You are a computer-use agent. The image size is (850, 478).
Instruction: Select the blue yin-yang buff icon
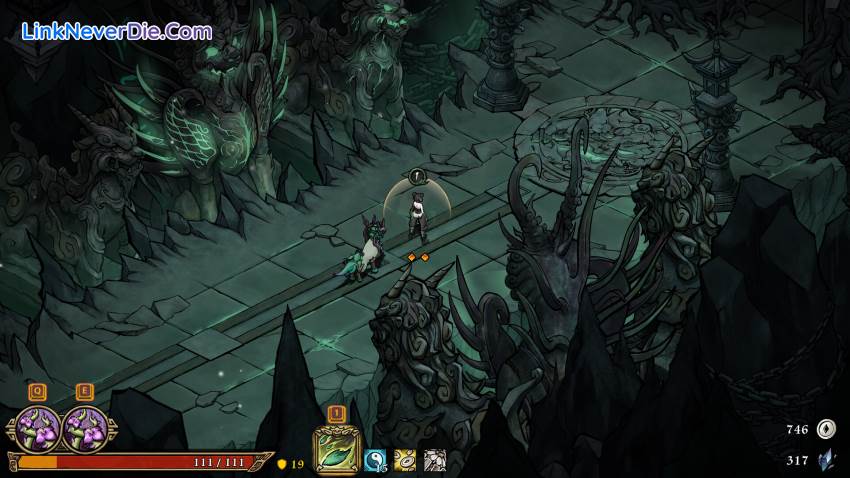coord(375,459)
